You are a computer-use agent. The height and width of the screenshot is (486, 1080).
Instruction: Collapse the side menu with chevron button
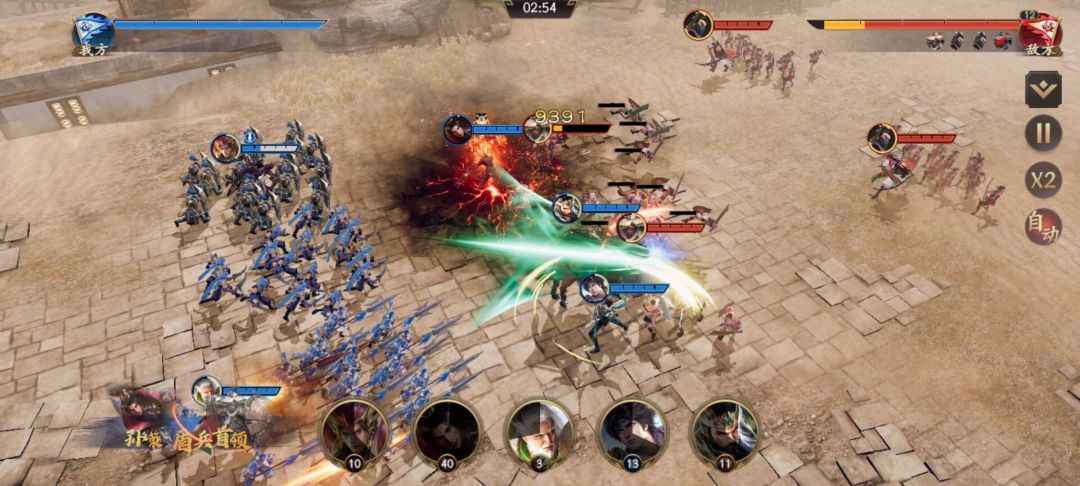coord(1043,88)
